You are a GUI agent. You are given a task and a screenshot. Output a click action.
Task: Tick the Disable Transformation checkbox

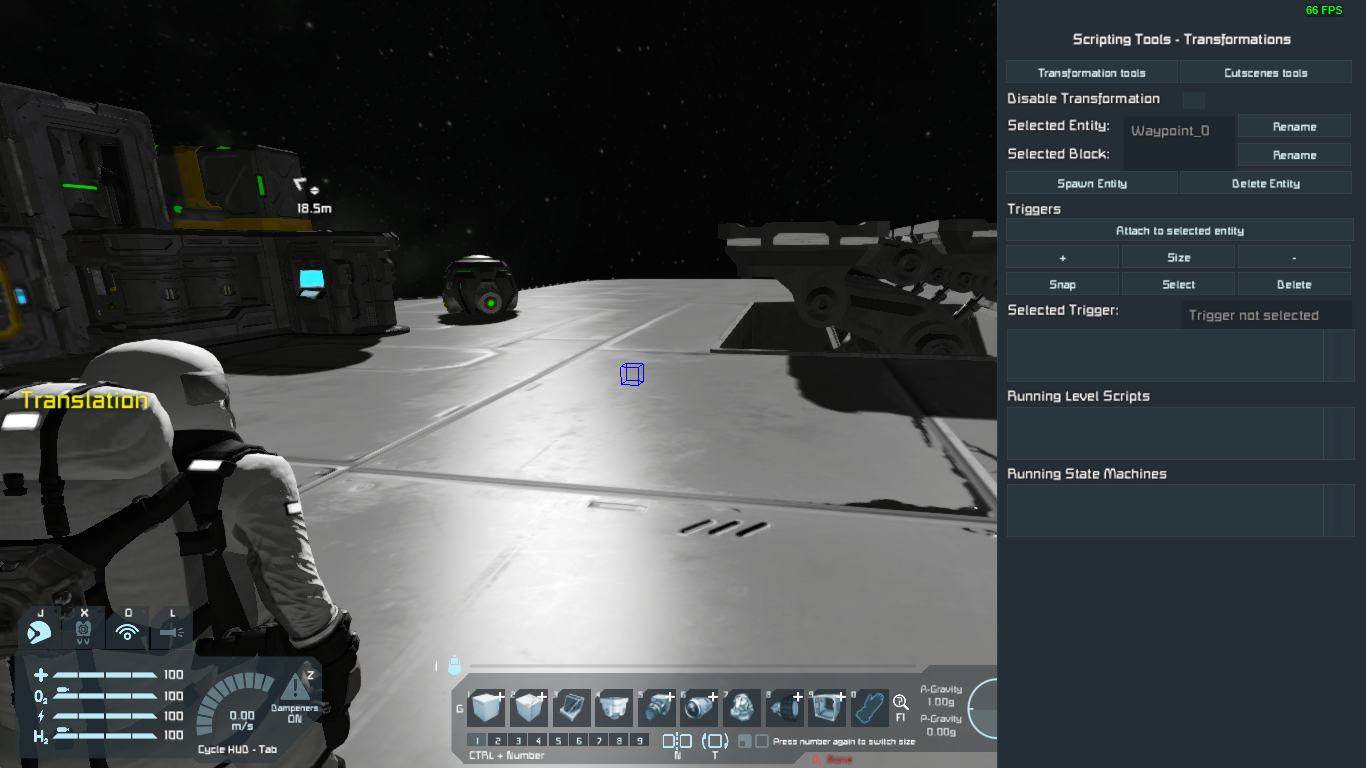(x=1193, y=100)
